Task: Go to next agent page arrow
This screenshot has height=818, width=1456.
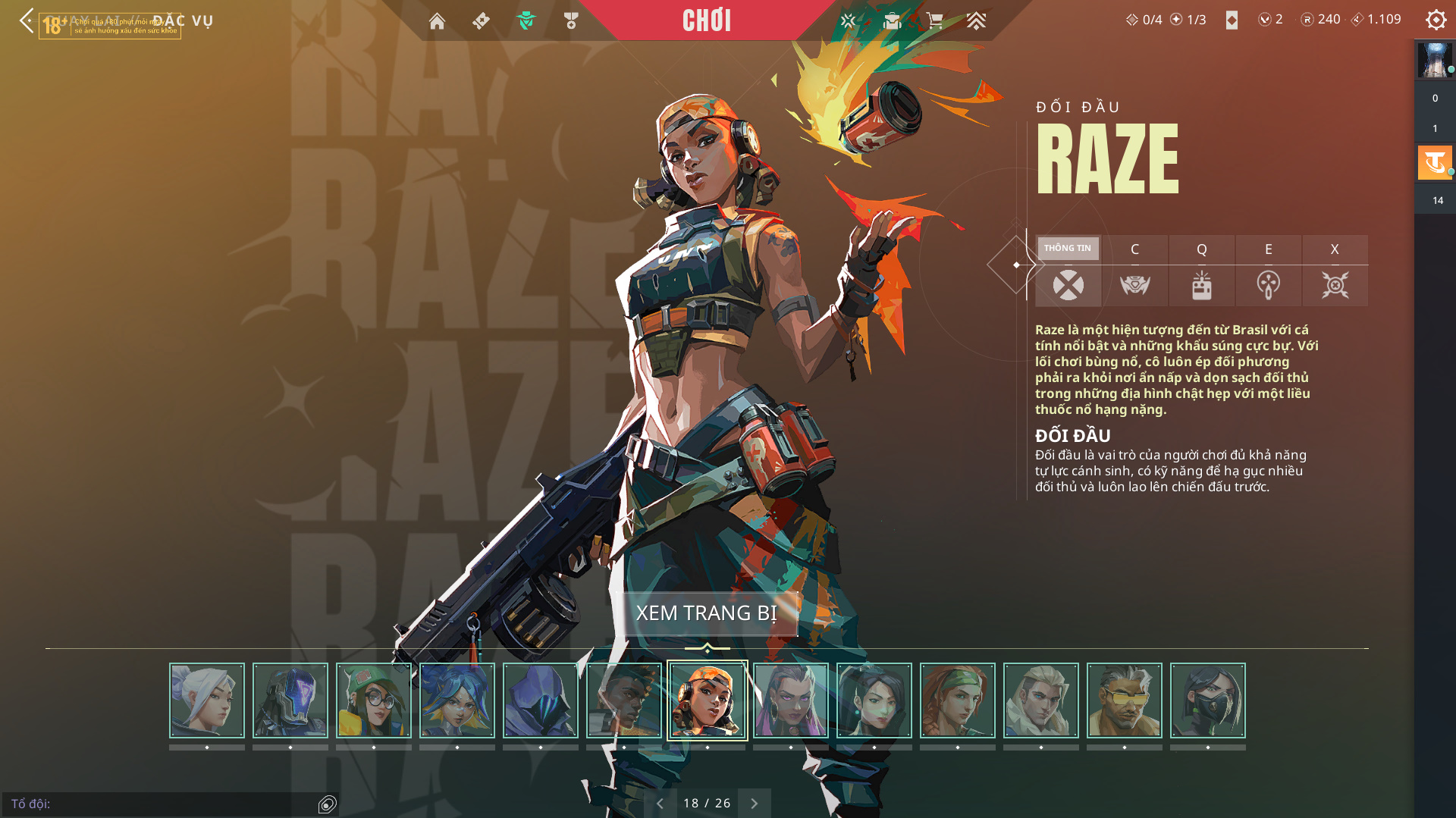Action: coord(754,804)
